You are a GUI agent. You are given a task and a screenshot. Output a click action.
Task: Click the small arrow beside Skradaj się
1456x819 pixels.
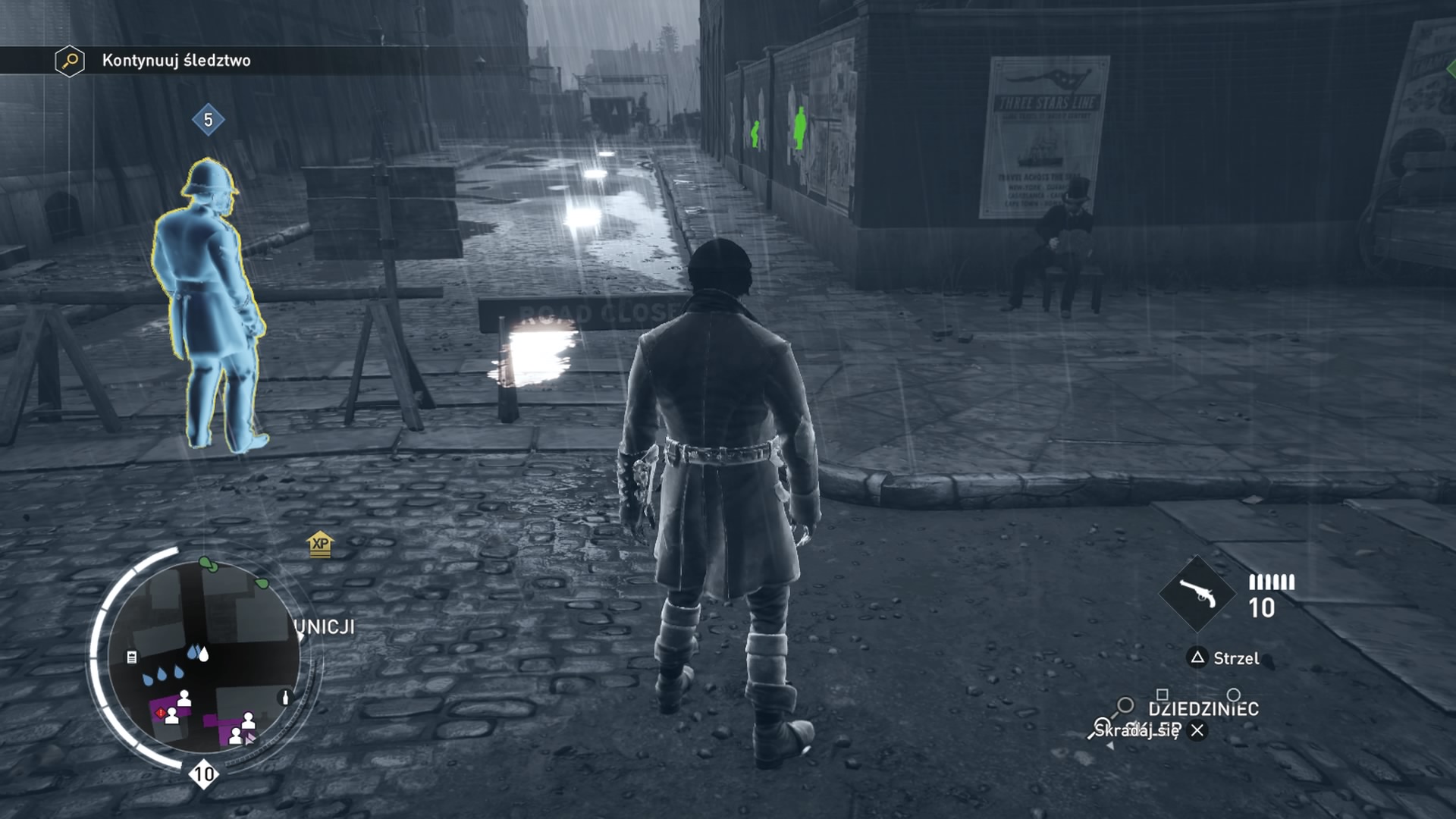point(1110,745)
